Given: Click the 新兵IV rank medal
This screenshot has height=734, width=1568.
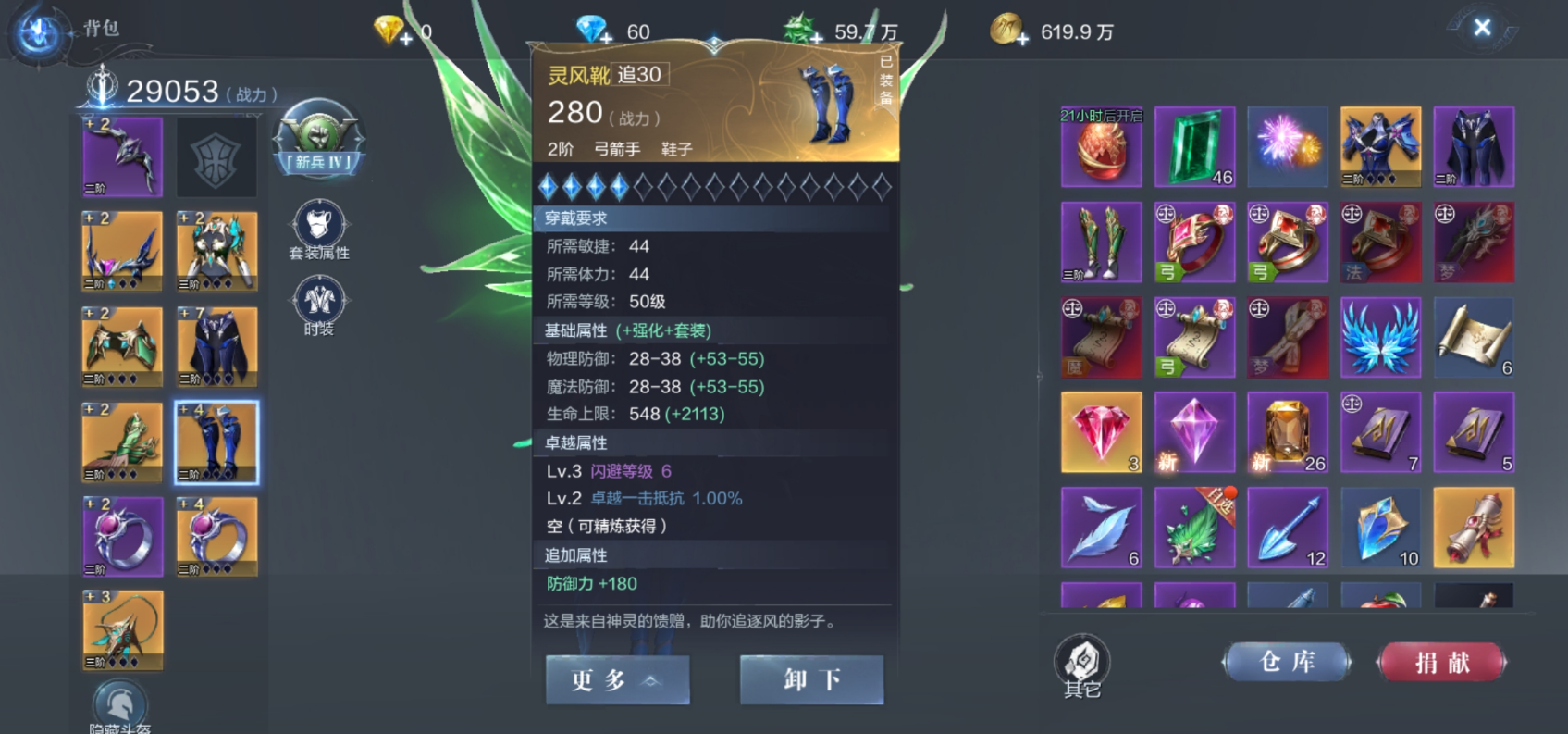Looking at the screenshot, I should (x=319, y=141).
